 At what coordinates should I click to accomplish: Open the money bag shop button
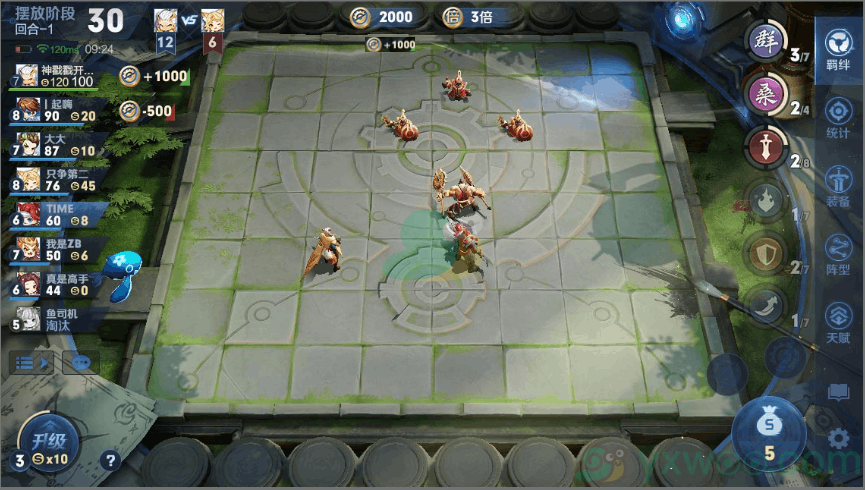point(769,432)
